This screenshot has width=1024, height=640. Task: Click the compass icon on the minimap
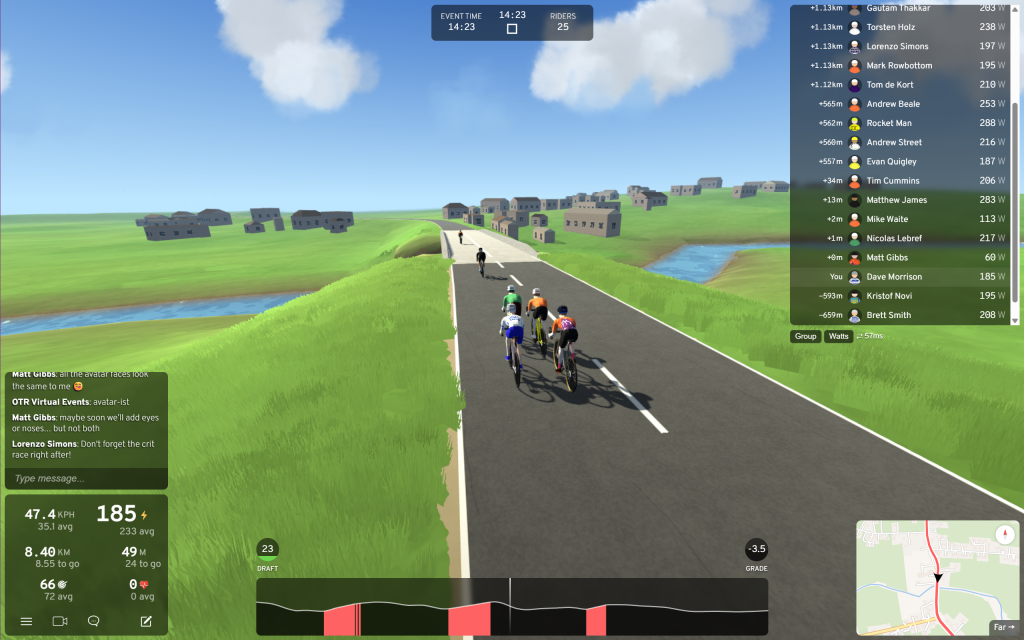(1004, 535)
